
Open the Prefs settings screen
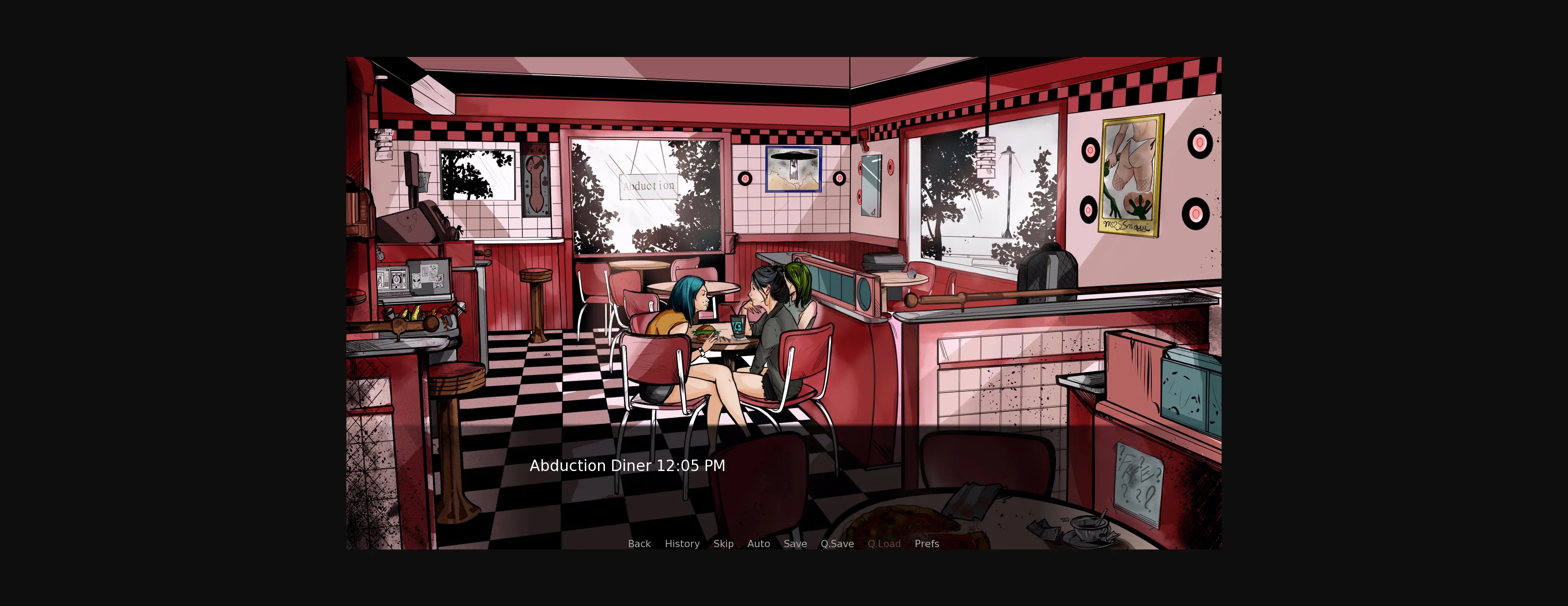(x=927, y=544)
